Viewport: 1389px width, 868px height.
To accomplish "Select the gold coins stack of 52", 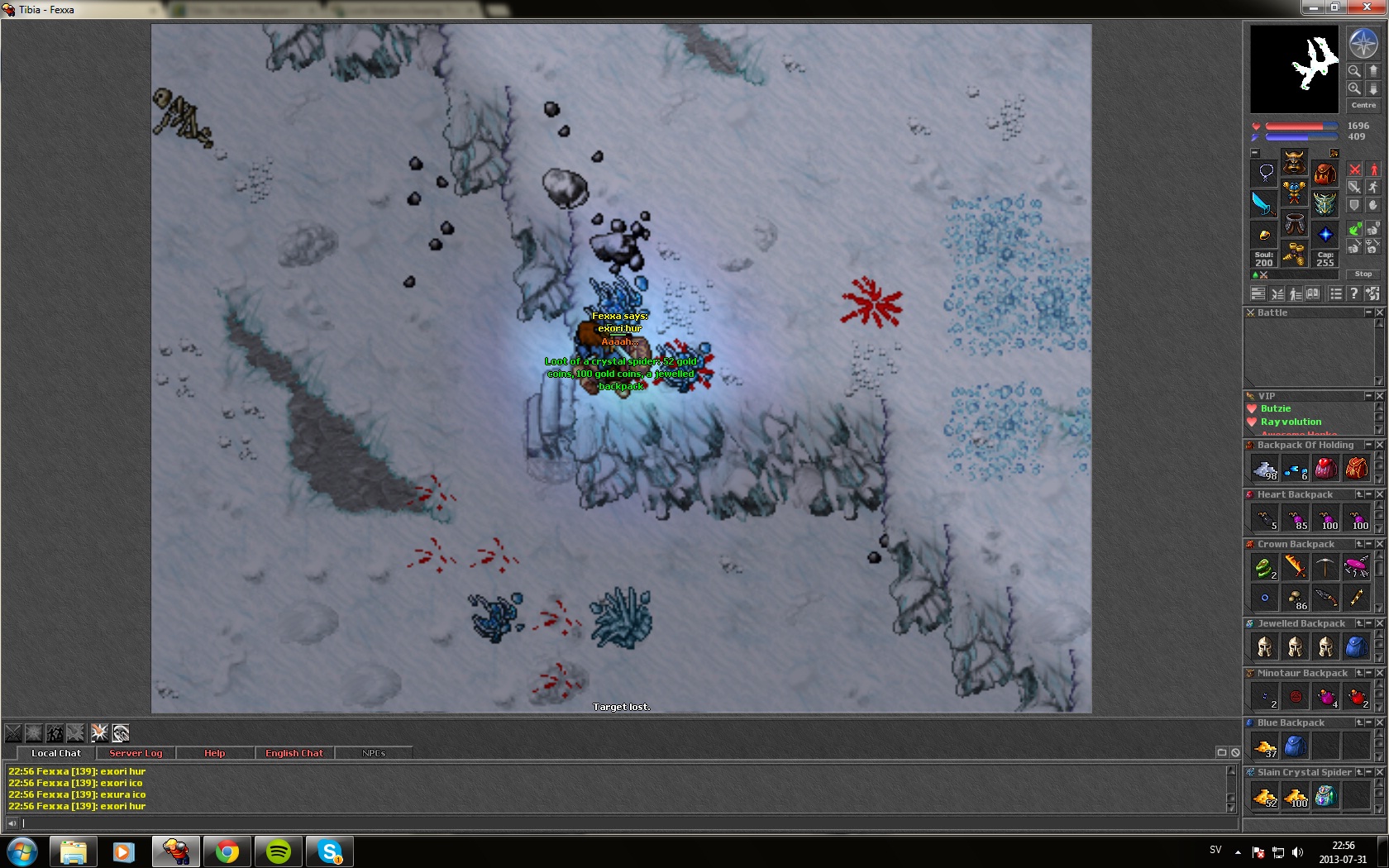I will [1264, 796].
